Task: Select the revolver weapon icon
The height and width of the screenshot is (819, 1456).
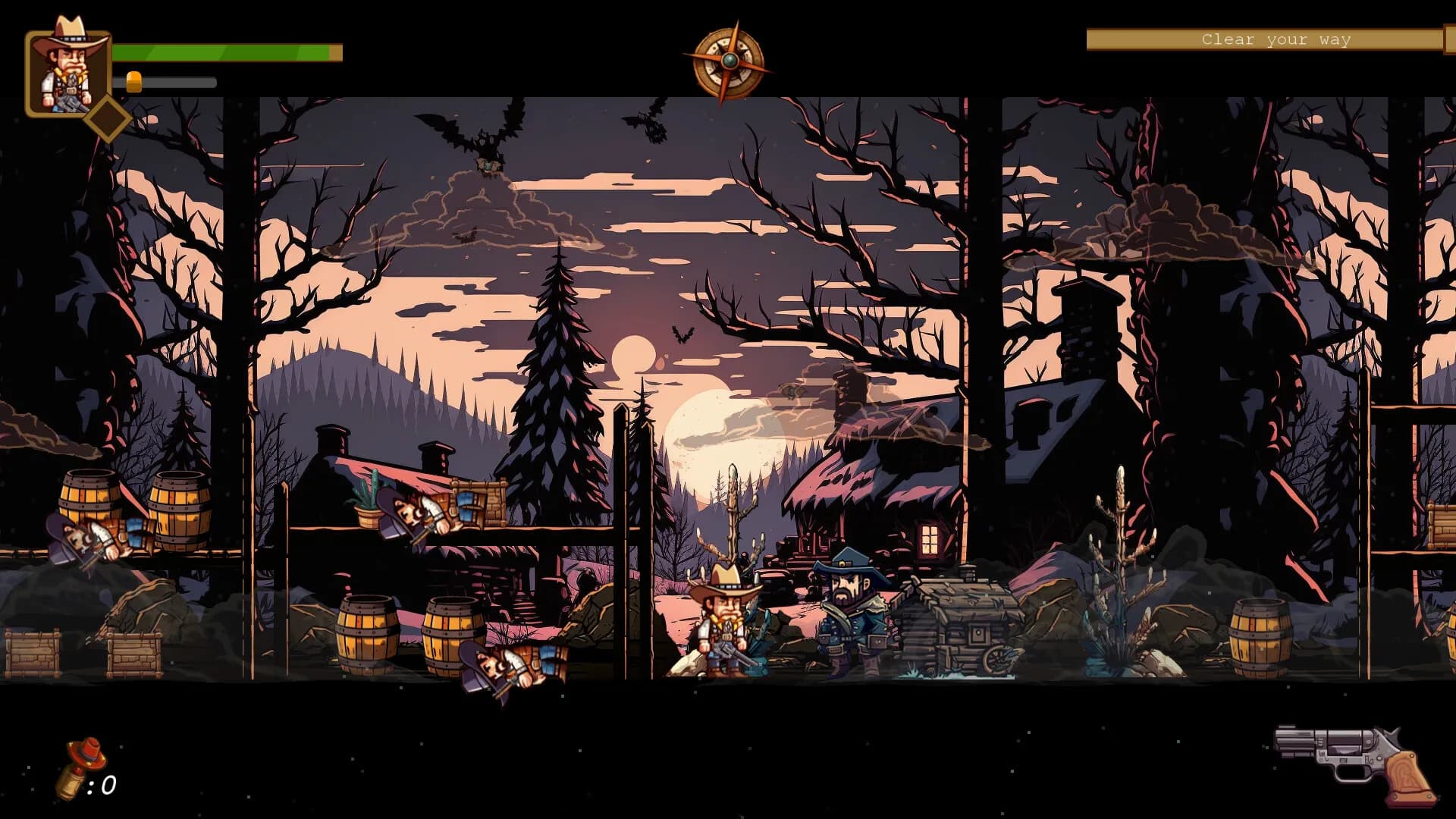Action: coord(1355,762)
